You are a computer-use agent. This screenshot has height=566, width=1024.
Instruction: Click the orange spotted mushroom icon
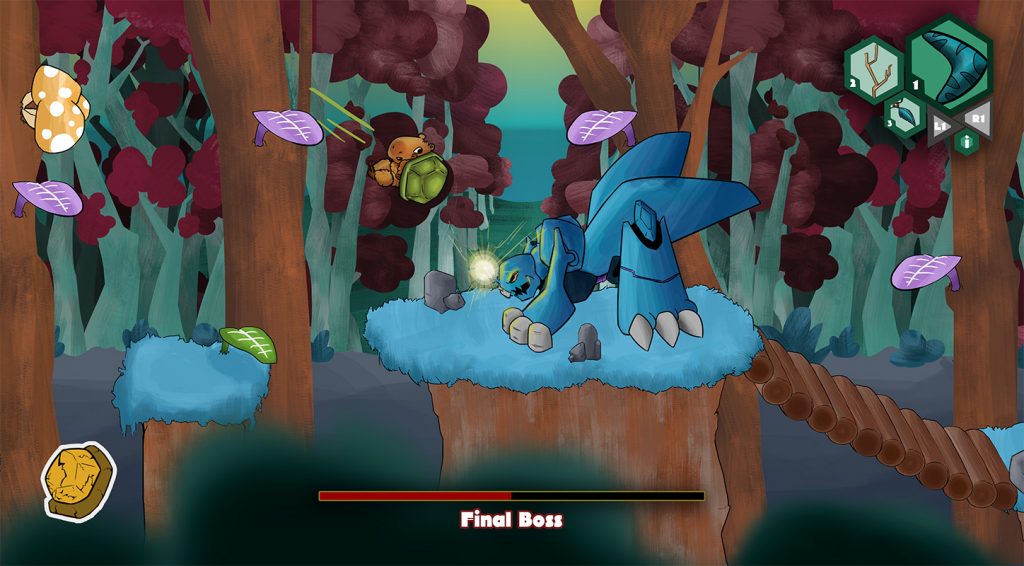coord(57,109)
